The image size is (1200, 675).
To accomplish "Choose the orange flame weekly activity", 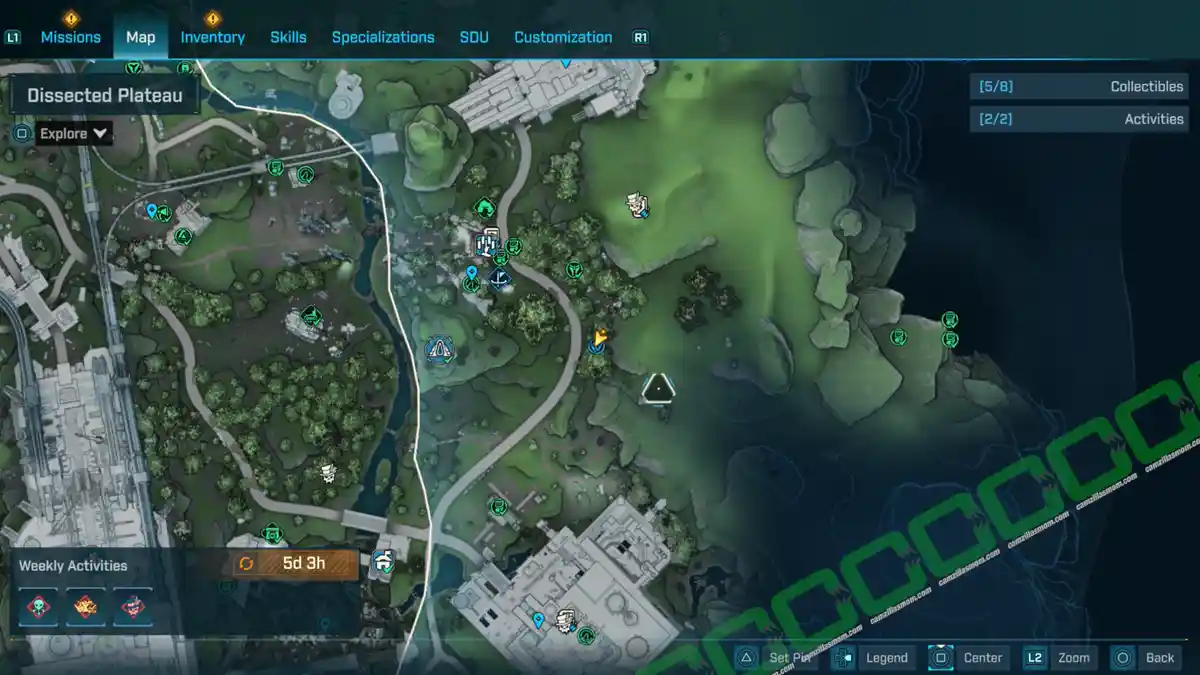I will (86, 607).
